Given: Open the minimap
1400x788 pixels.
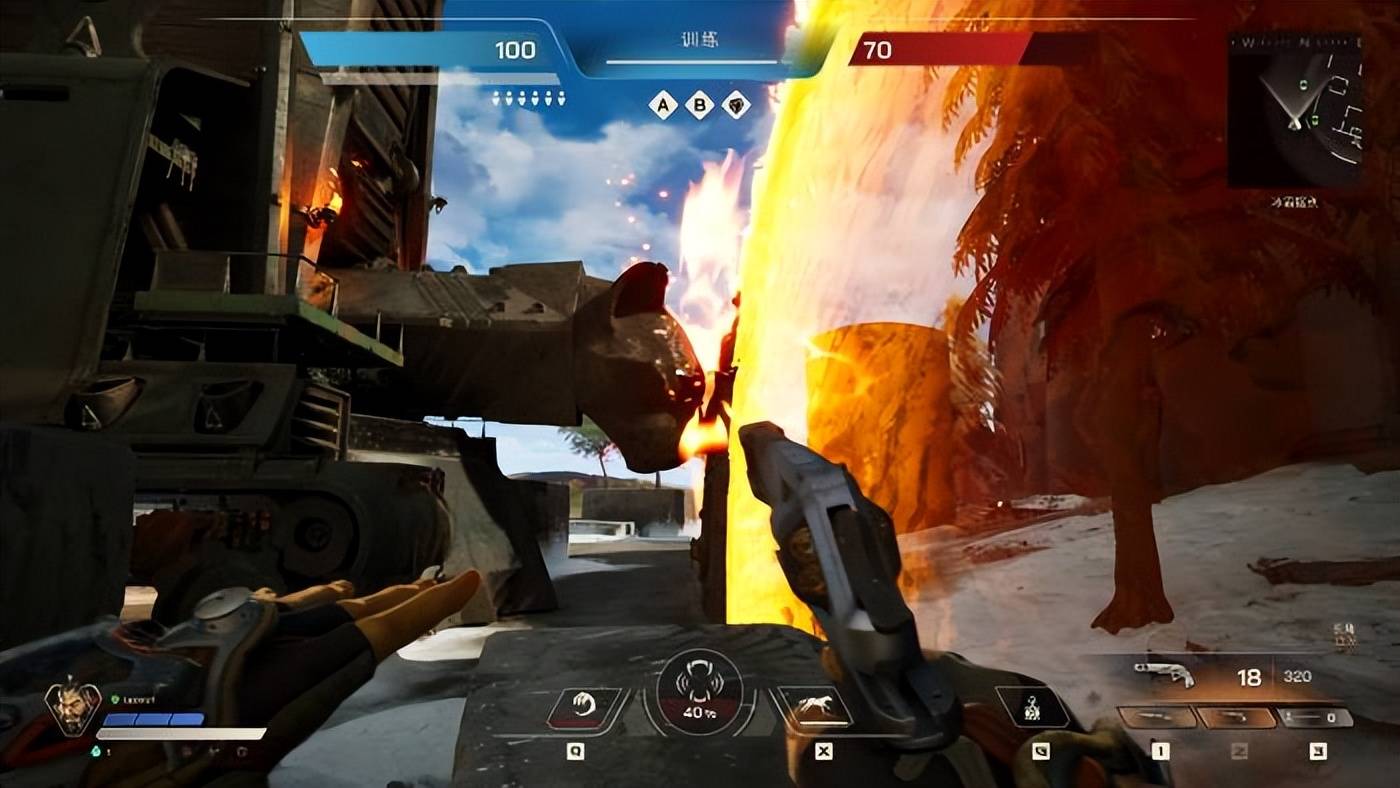Looking at the screenshot, I should [x=1294, y=110].
